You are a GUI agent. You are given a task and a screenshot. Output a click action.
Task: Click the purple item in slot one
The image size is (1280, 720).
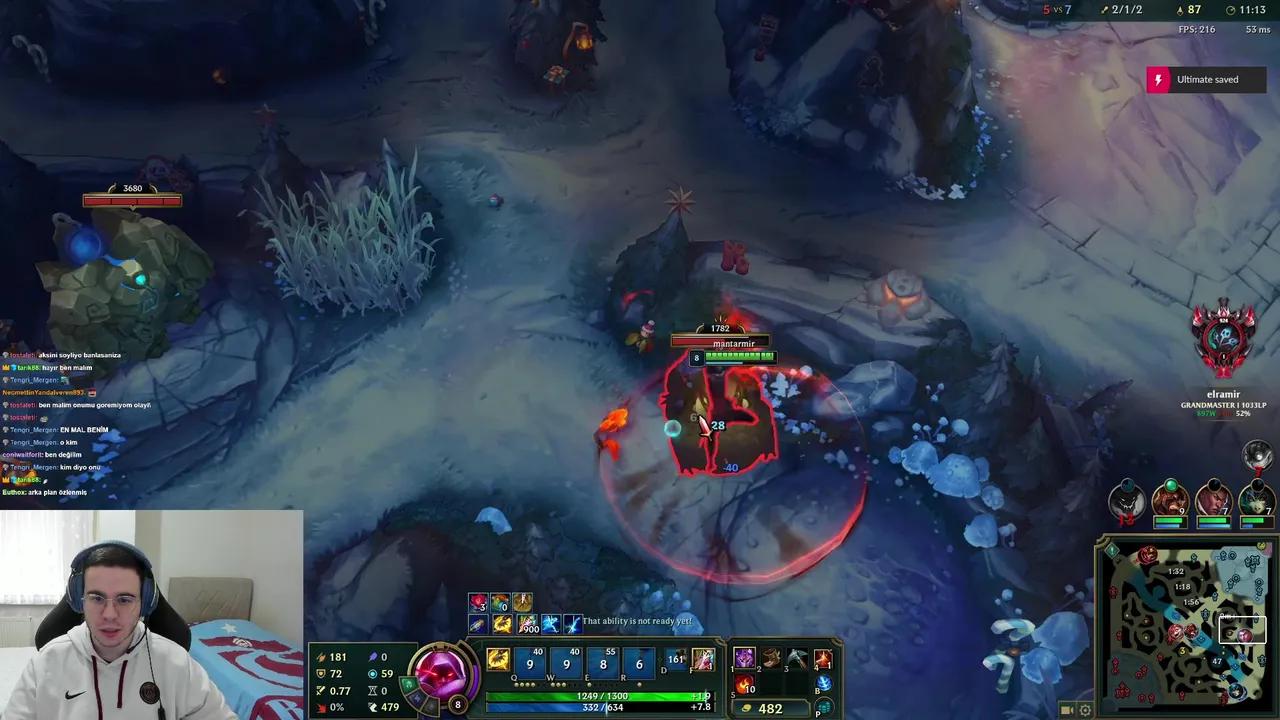point(745,658)
